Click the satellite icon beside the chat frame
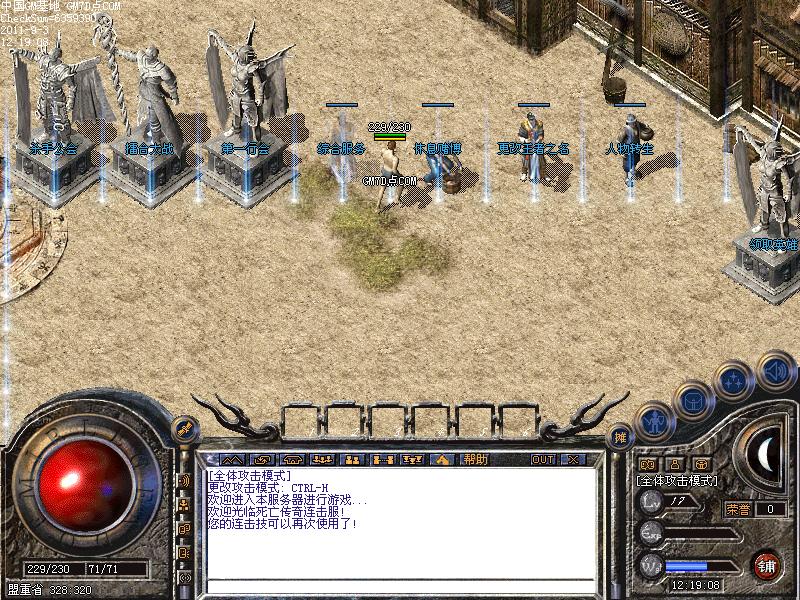 coord(184,428)
